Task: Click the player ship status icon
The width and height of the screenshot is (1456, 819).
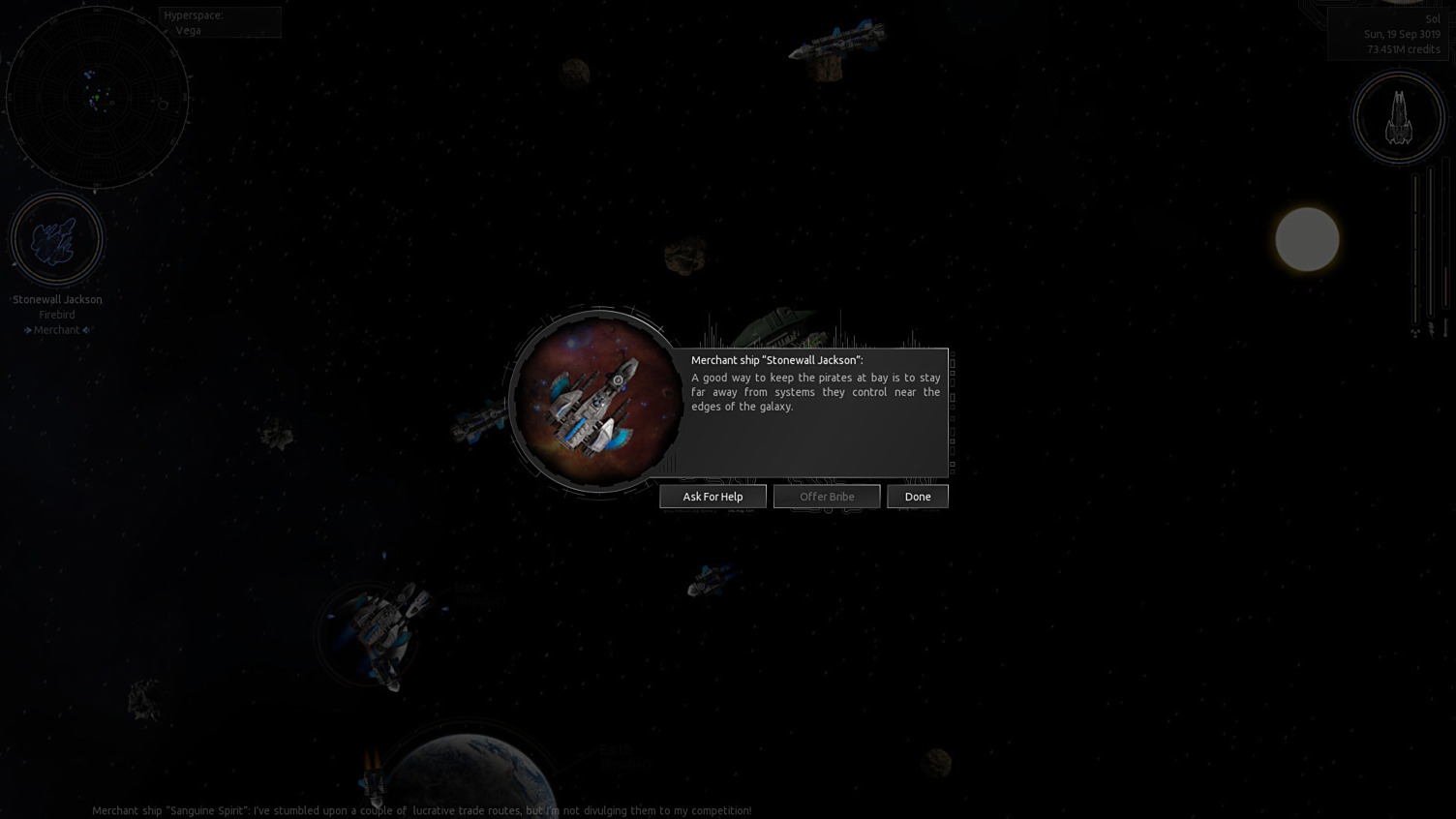Action: click(x=1398, y=118)
